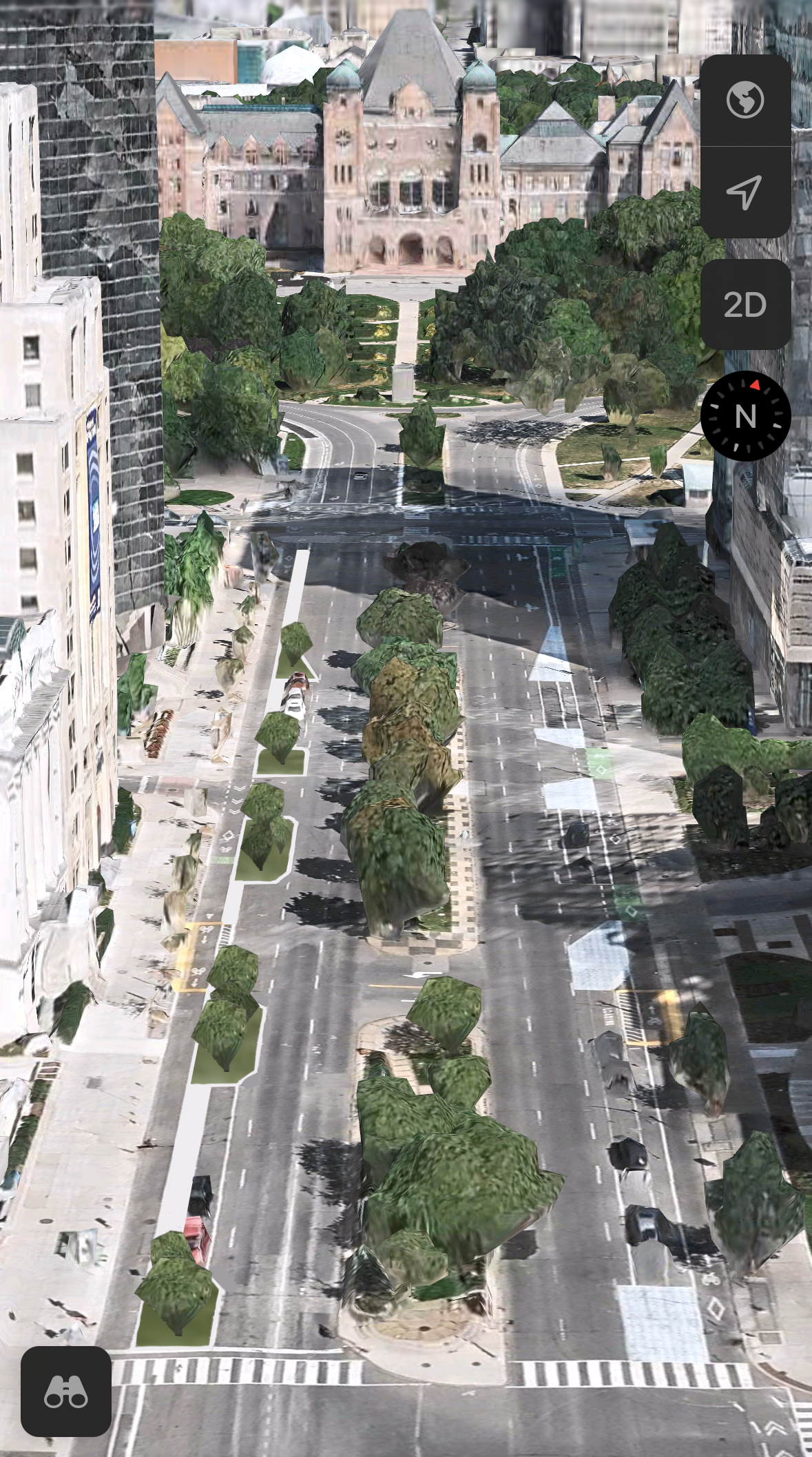
Task: Switch the map to 2D view
Action: point(745,304)
